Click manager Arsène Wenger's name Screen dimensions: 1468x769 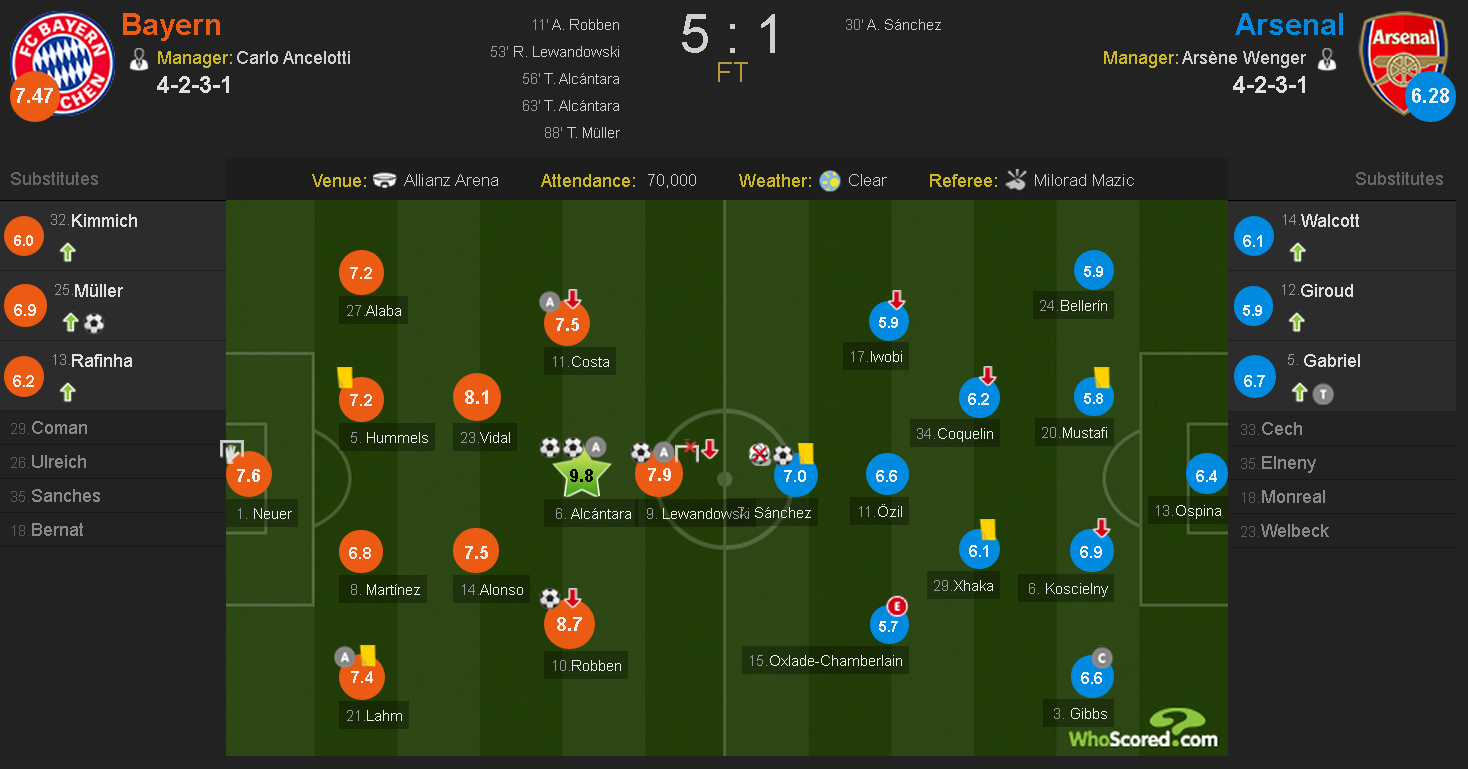click(x=1243, y=58)
